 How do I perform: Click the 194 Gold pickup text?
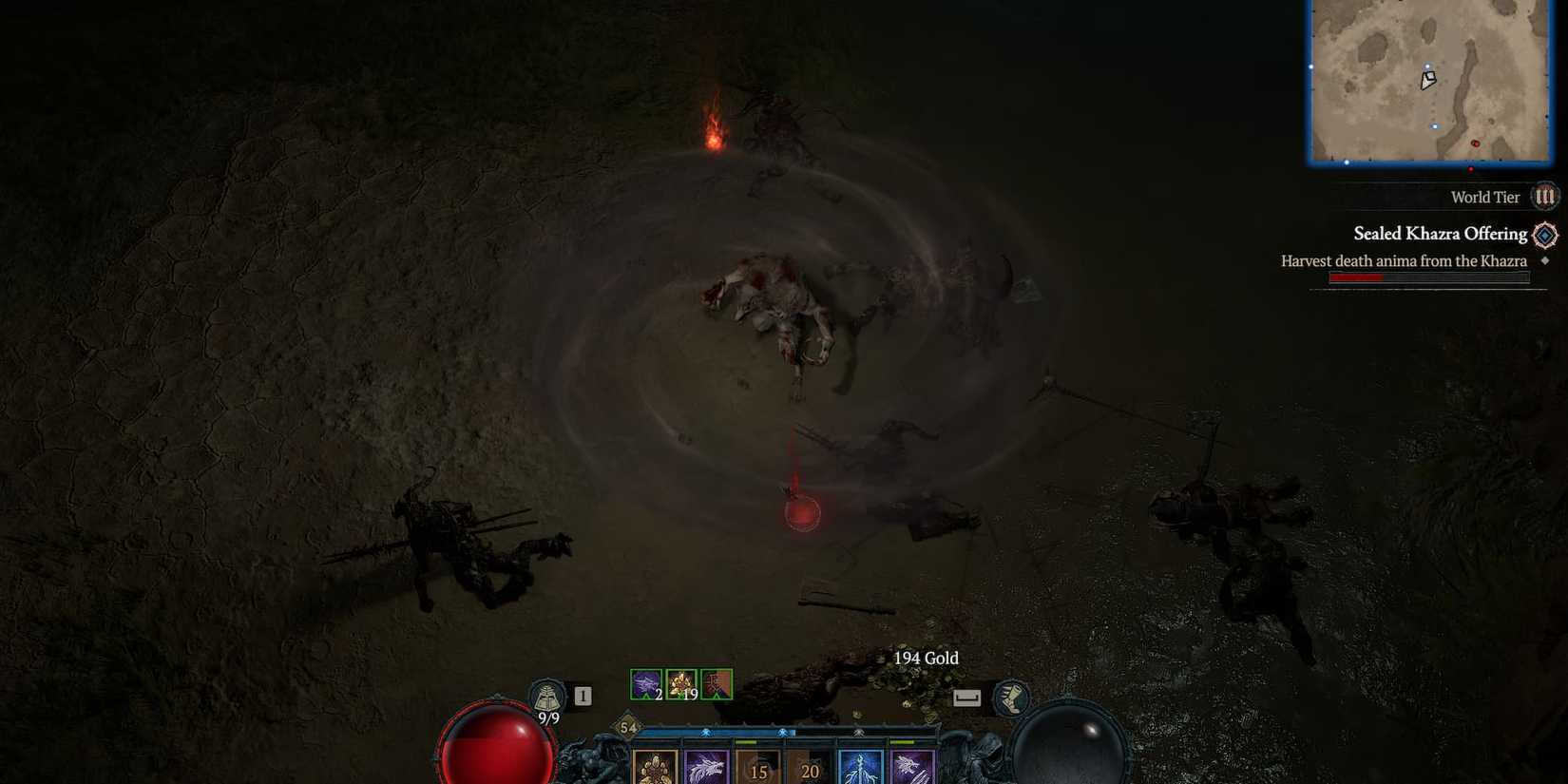926,658
